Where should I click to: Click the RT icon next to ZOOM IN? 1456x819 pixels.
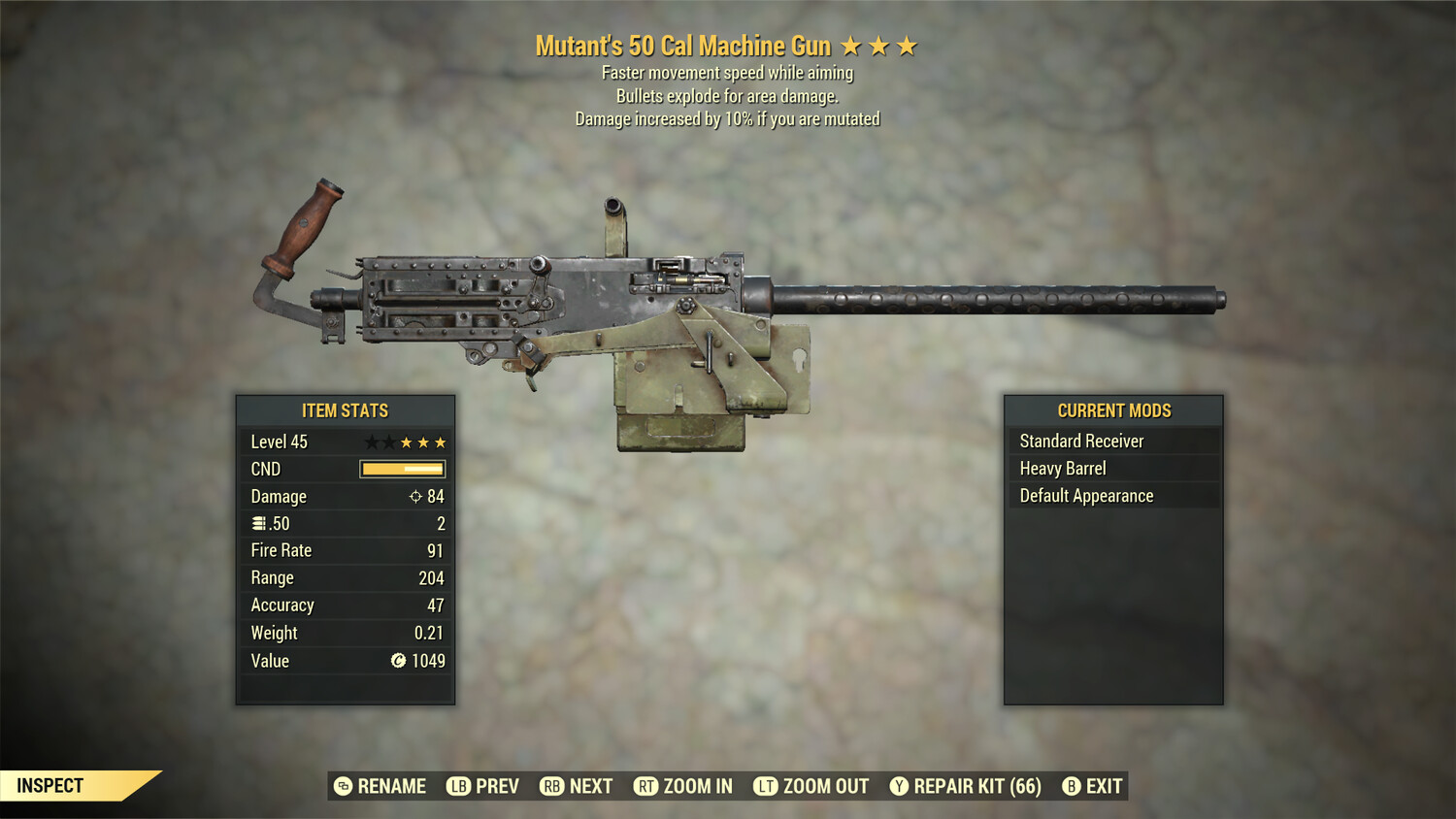pos(645,786)
